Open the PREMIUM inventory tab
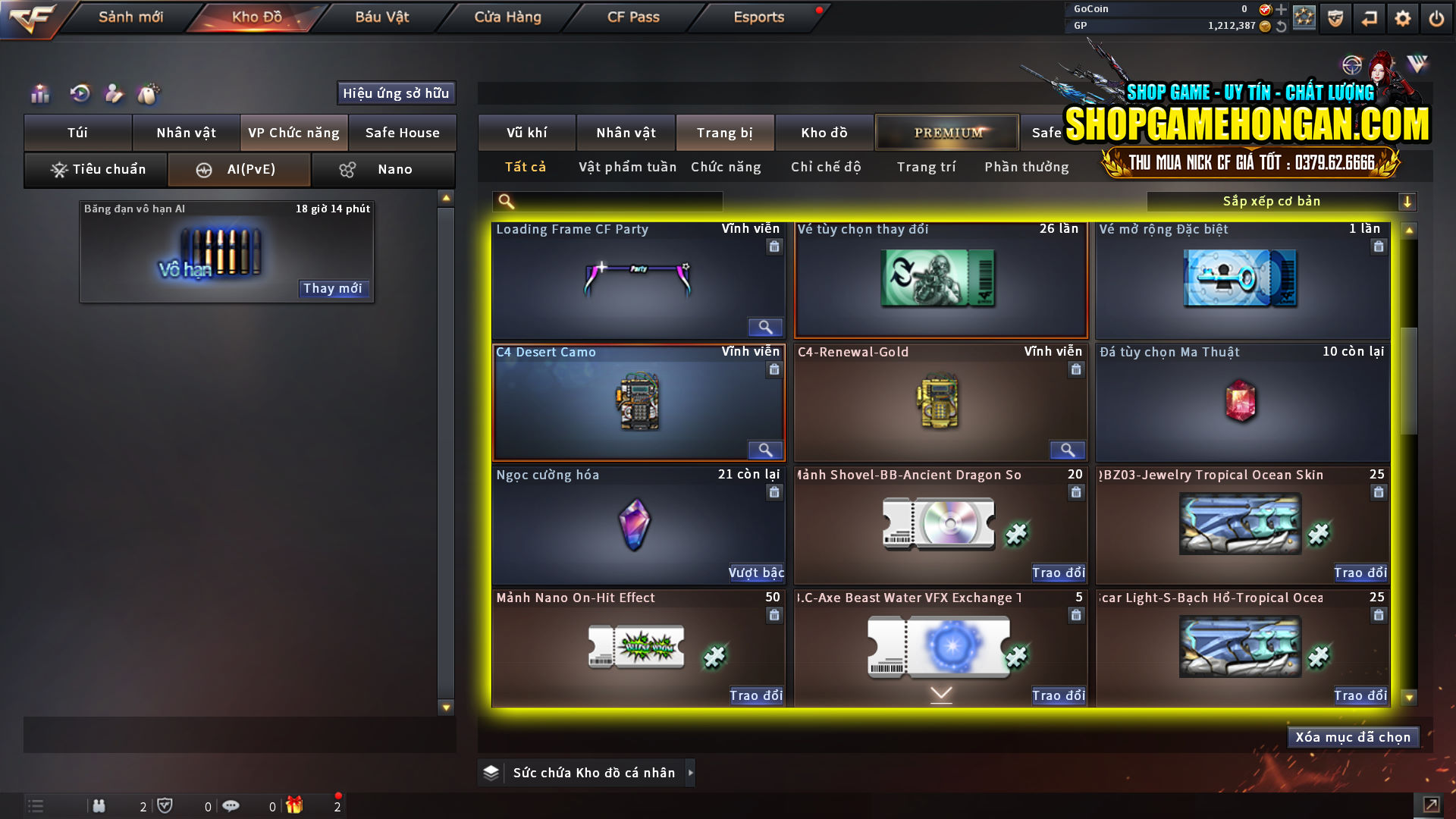The image size is (1456, 819). 946,132
